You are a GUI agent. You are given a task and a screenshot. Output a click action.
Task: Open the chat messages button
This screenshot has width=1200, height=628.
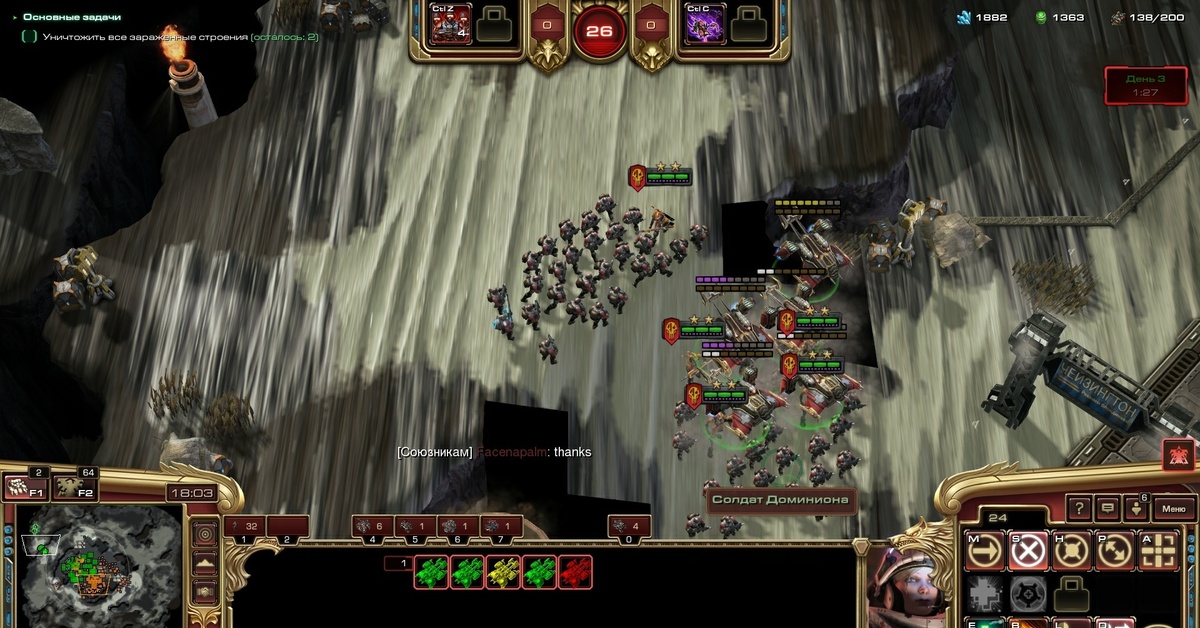tap(1108, 508)
